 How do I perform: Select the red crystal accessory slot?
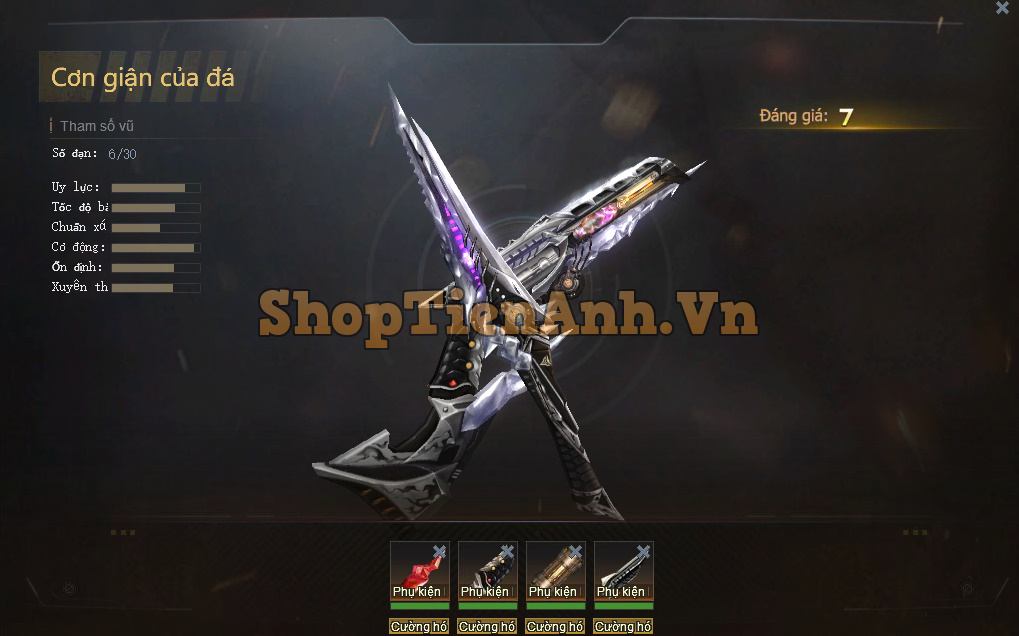pos(417,572)
